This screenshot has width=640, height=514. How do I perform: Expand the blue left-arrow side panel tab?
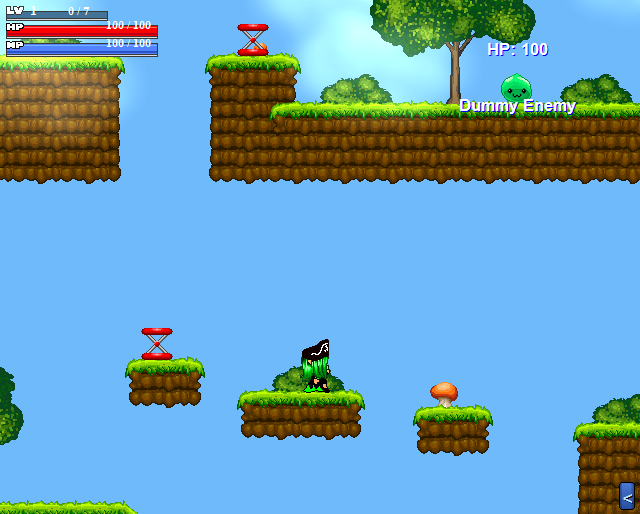coord(627,496)
